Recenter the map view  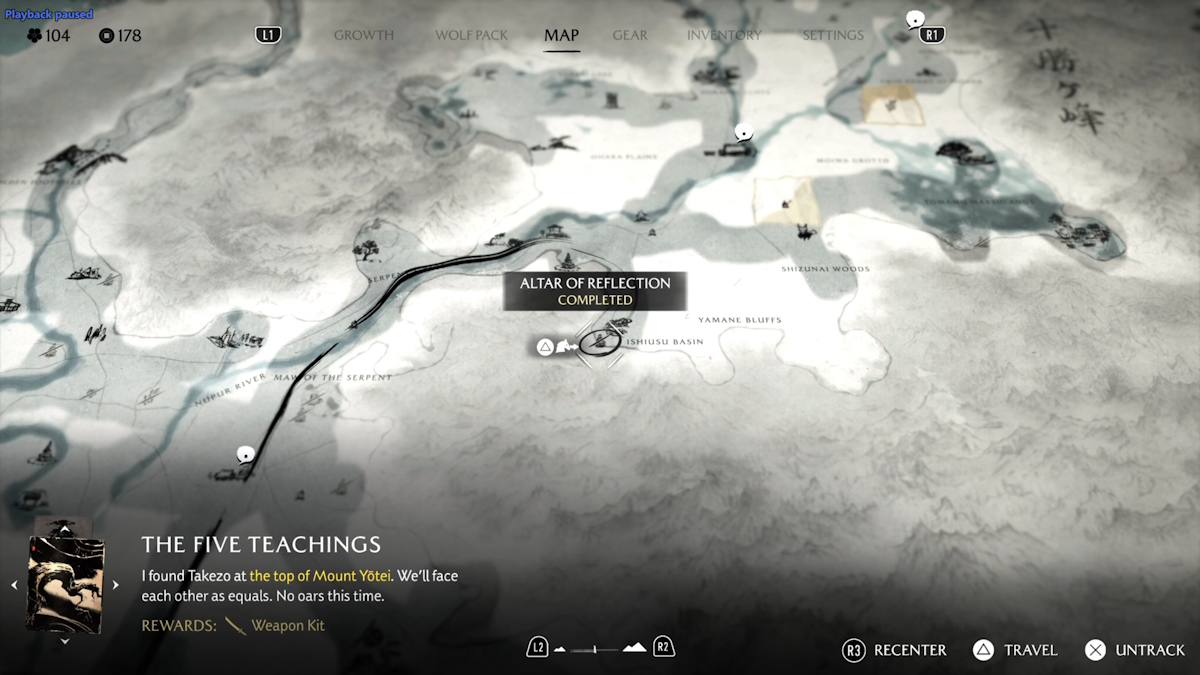click(x=895, y=650)
